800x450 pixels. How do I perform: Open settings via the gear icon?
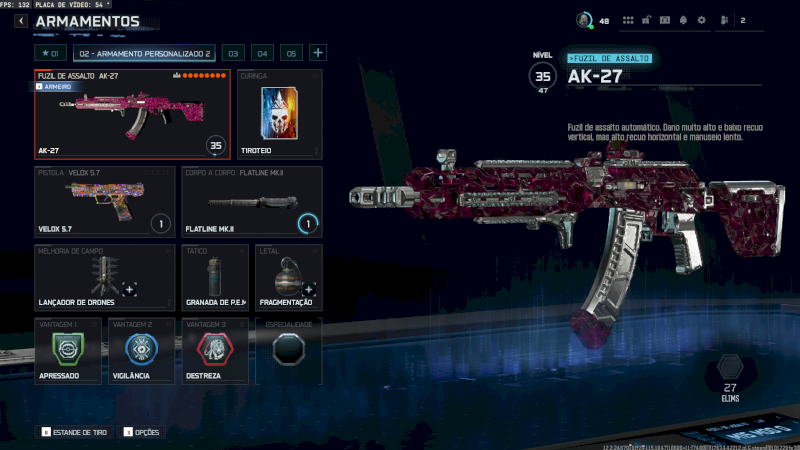tap(701, 20)
